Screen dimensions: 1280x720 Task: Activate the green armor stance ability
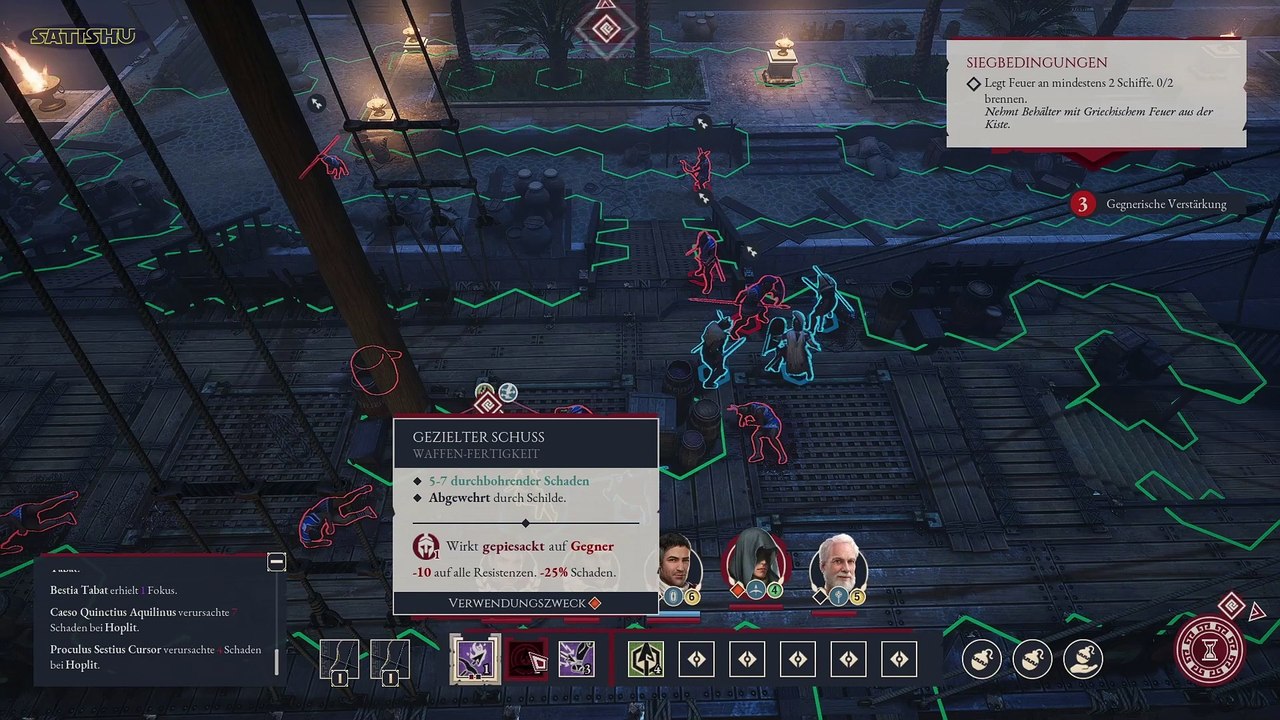pyautogui.click(x=645, y=659)
